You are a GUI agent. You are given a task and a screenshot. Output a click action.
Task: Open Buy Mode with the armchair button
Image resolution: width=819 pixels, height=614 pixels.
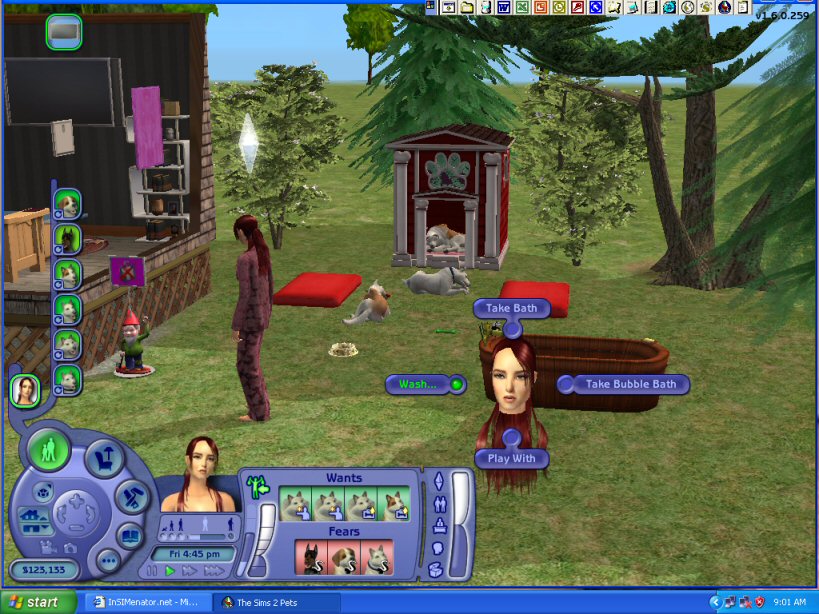[x=104, y=459]
